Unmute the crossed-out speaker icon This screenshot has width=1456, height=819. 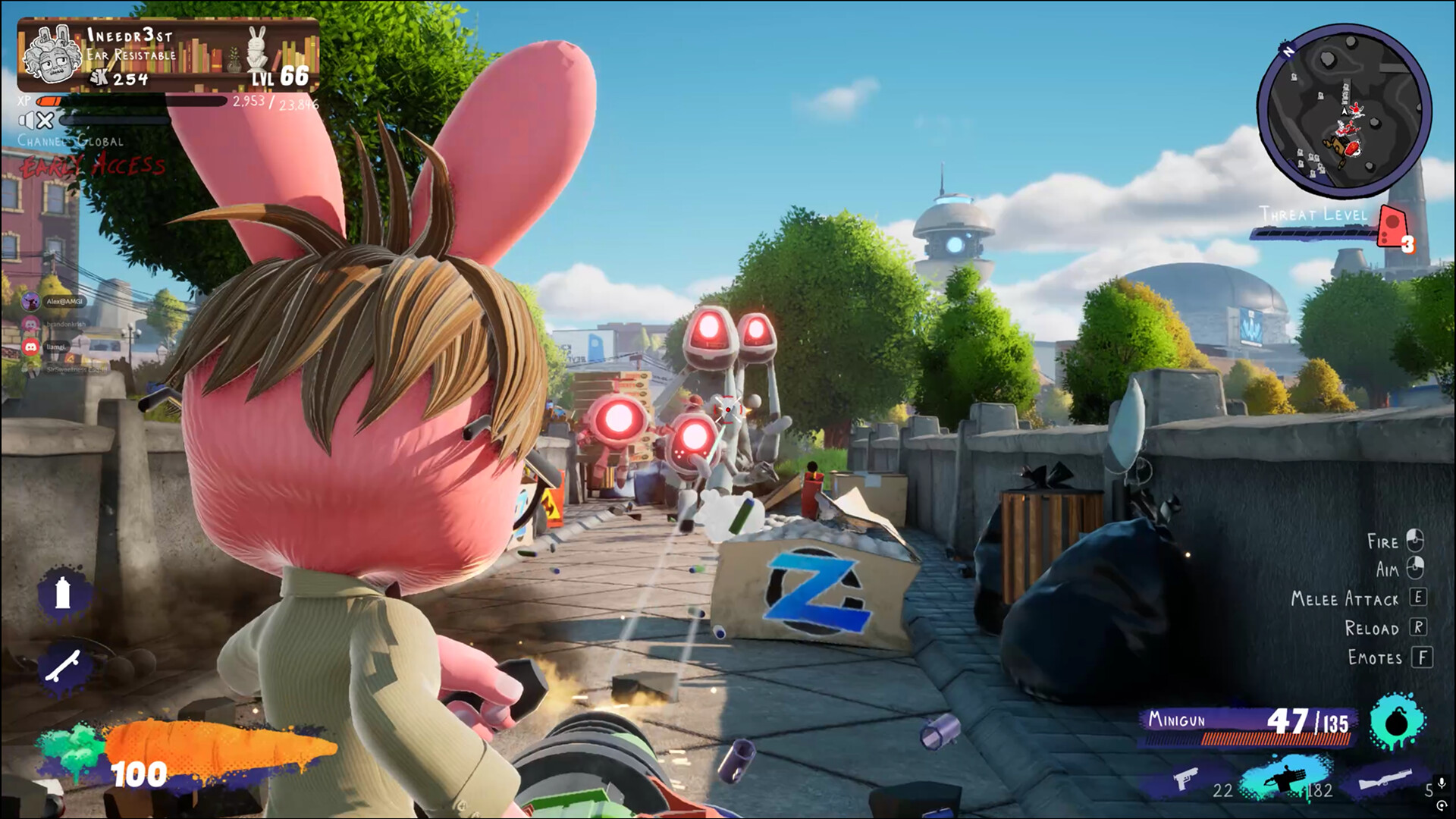click(x=36, y=120)
